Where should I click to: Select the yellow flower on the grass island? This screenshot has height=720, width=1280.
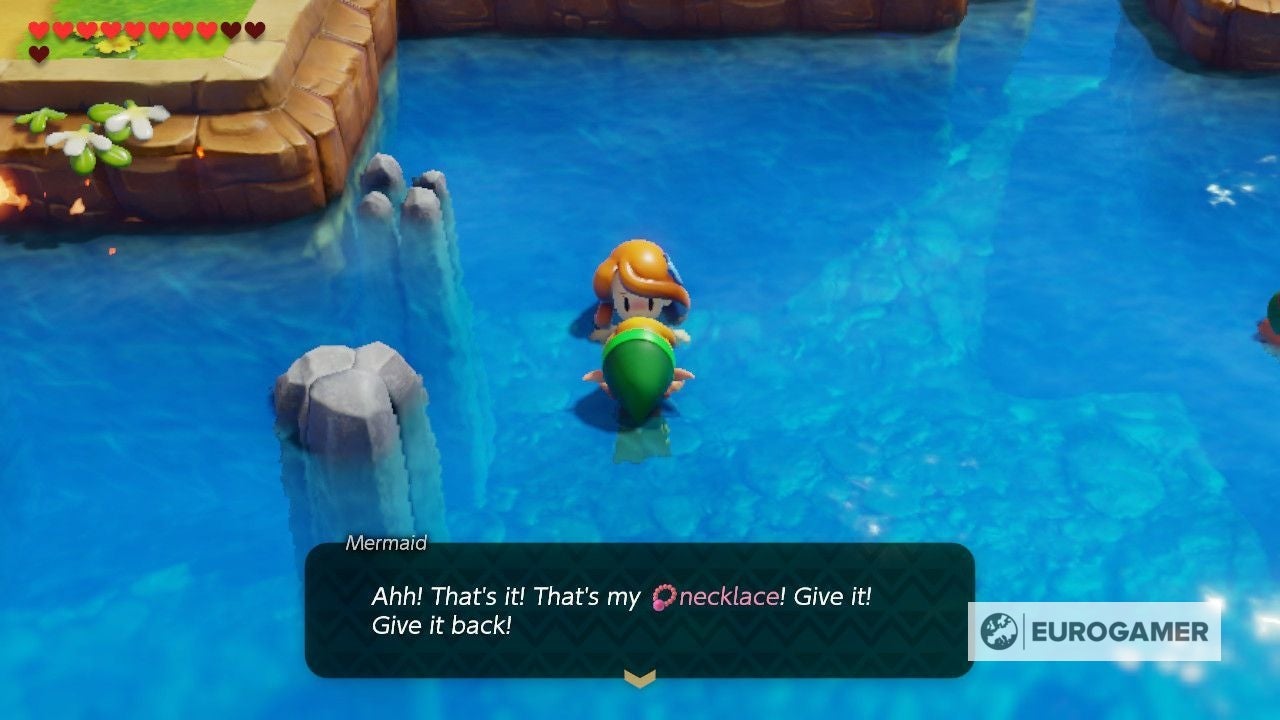click(x=113, y=45)
